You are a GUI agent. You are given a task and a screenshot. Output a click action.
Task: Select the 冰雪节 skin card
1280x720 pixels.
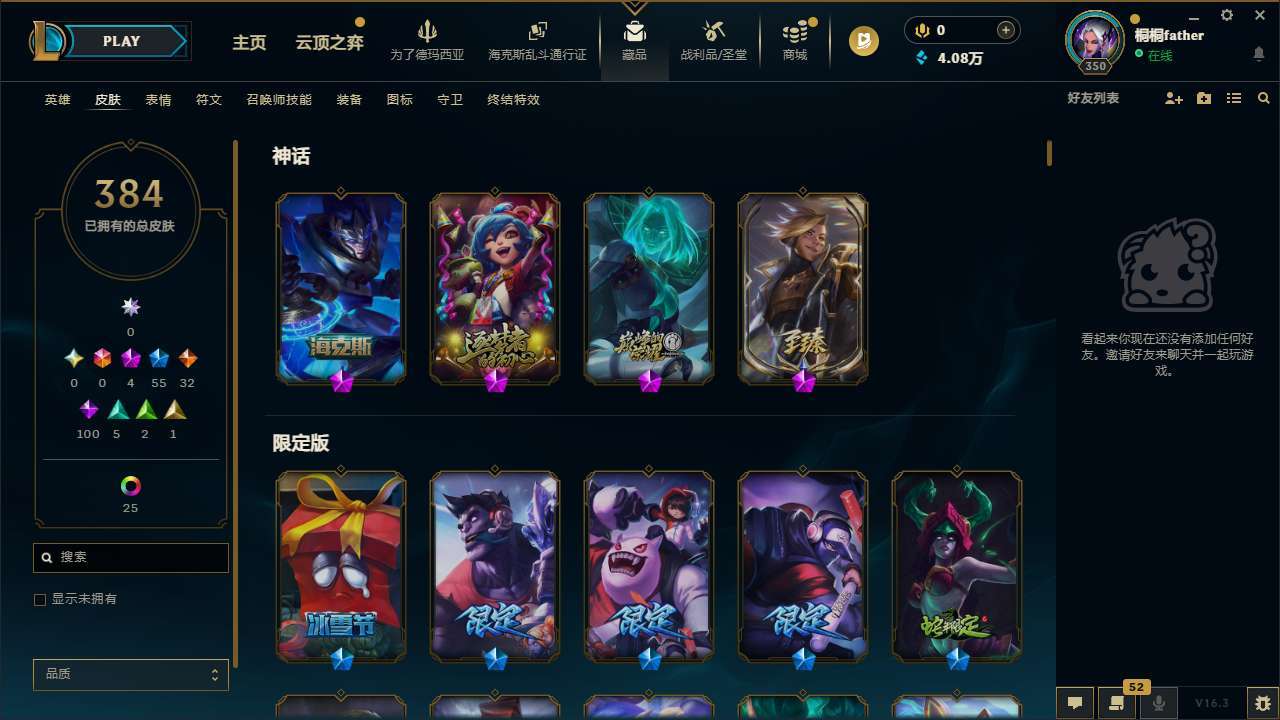340,566
